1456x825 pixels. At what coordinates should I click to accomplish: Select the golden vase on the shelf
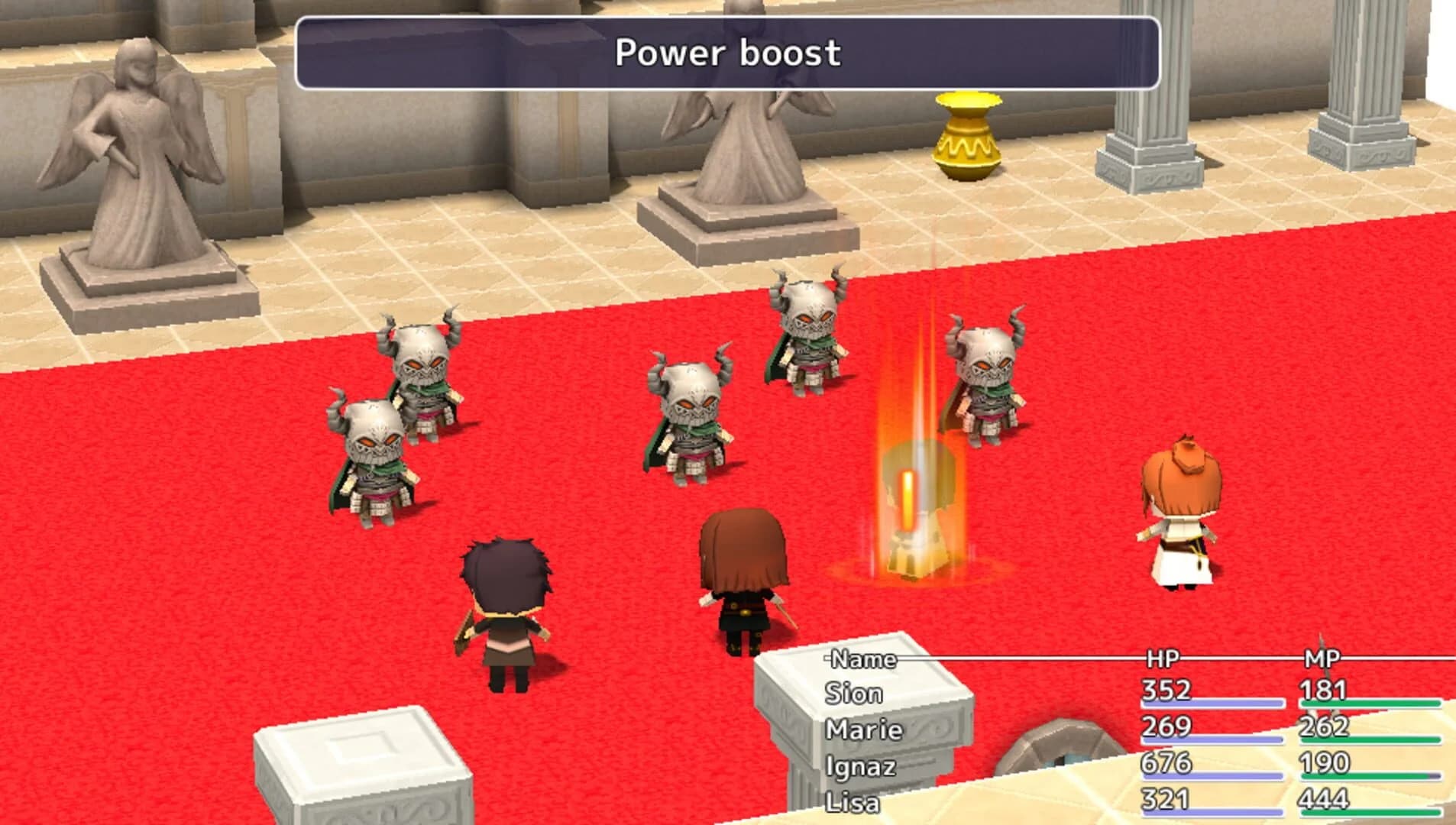tap(966, 137)
